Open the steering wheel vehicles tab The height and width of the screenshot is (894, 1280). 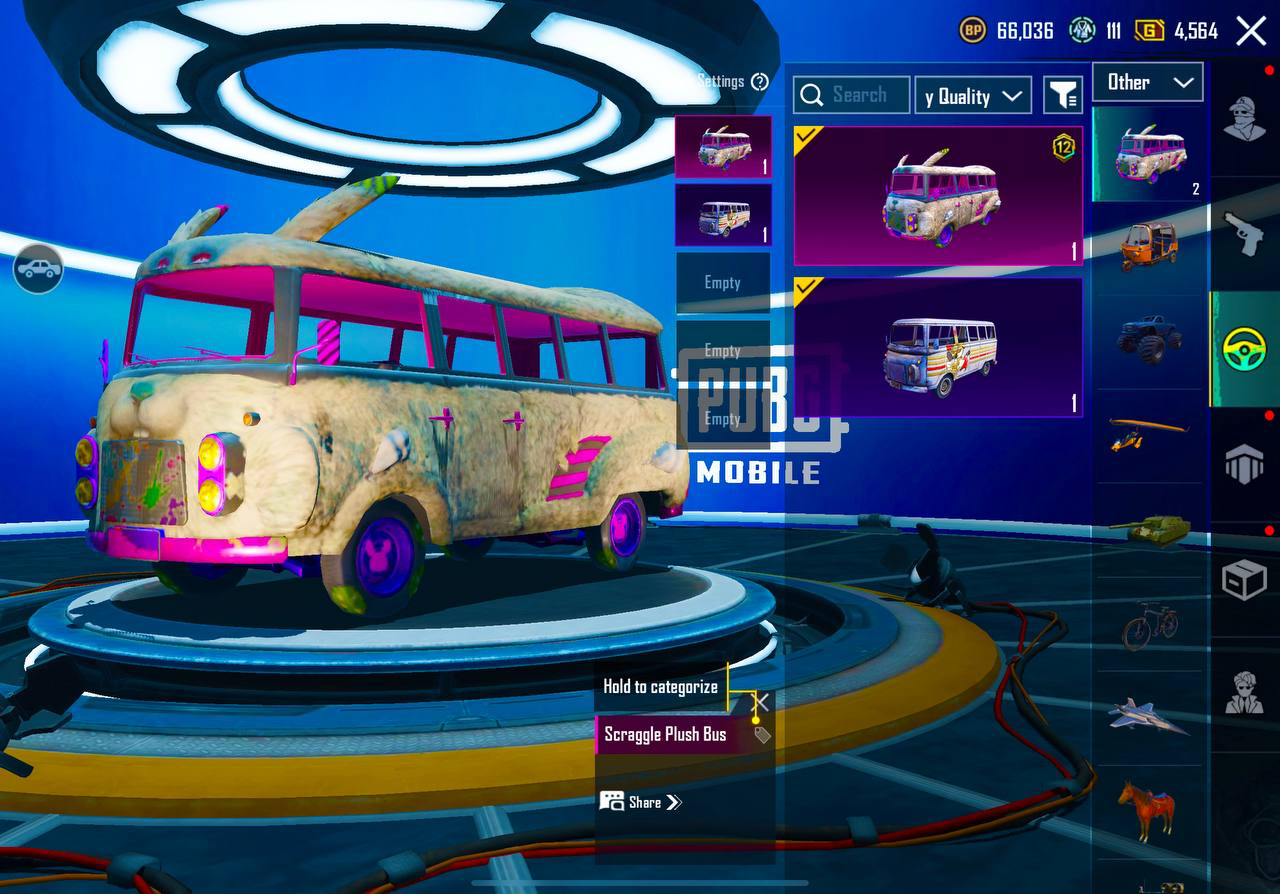coord(1244,349)
